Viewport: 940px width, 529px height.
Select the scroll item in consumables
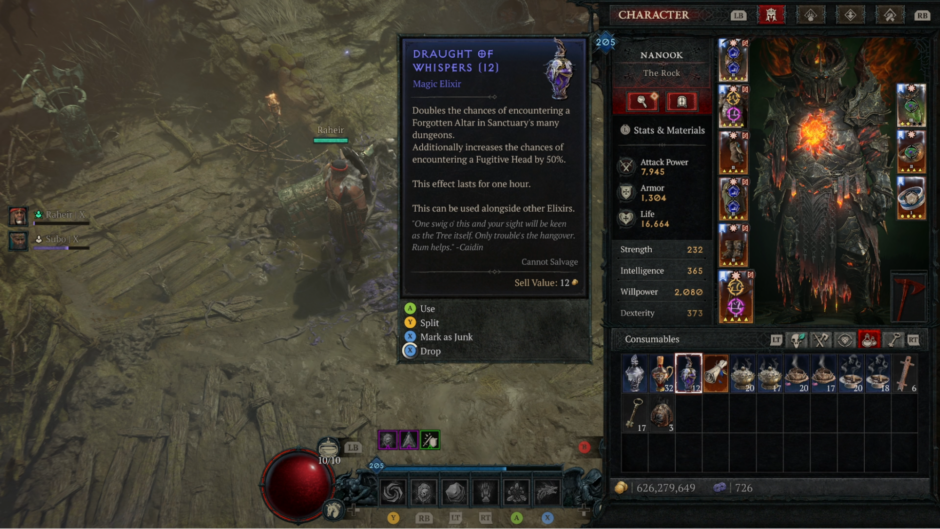715,373
